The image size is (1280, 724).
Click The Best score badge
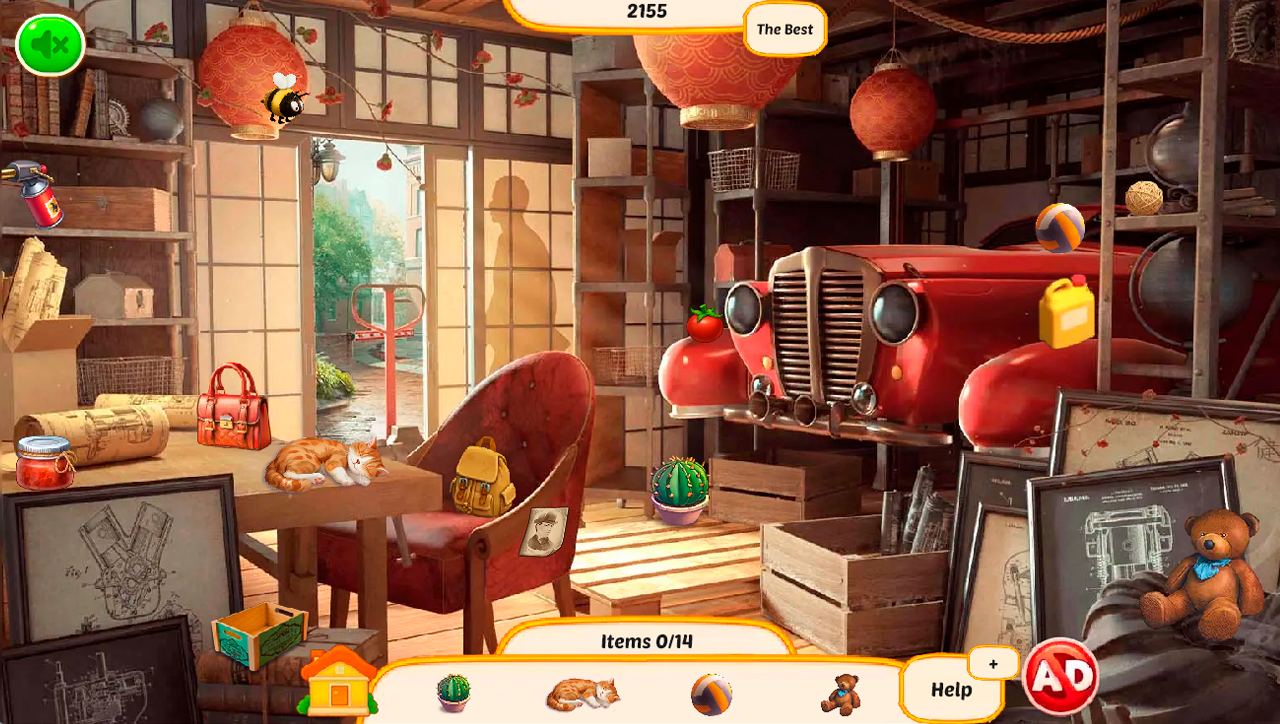tap(783, 29)
